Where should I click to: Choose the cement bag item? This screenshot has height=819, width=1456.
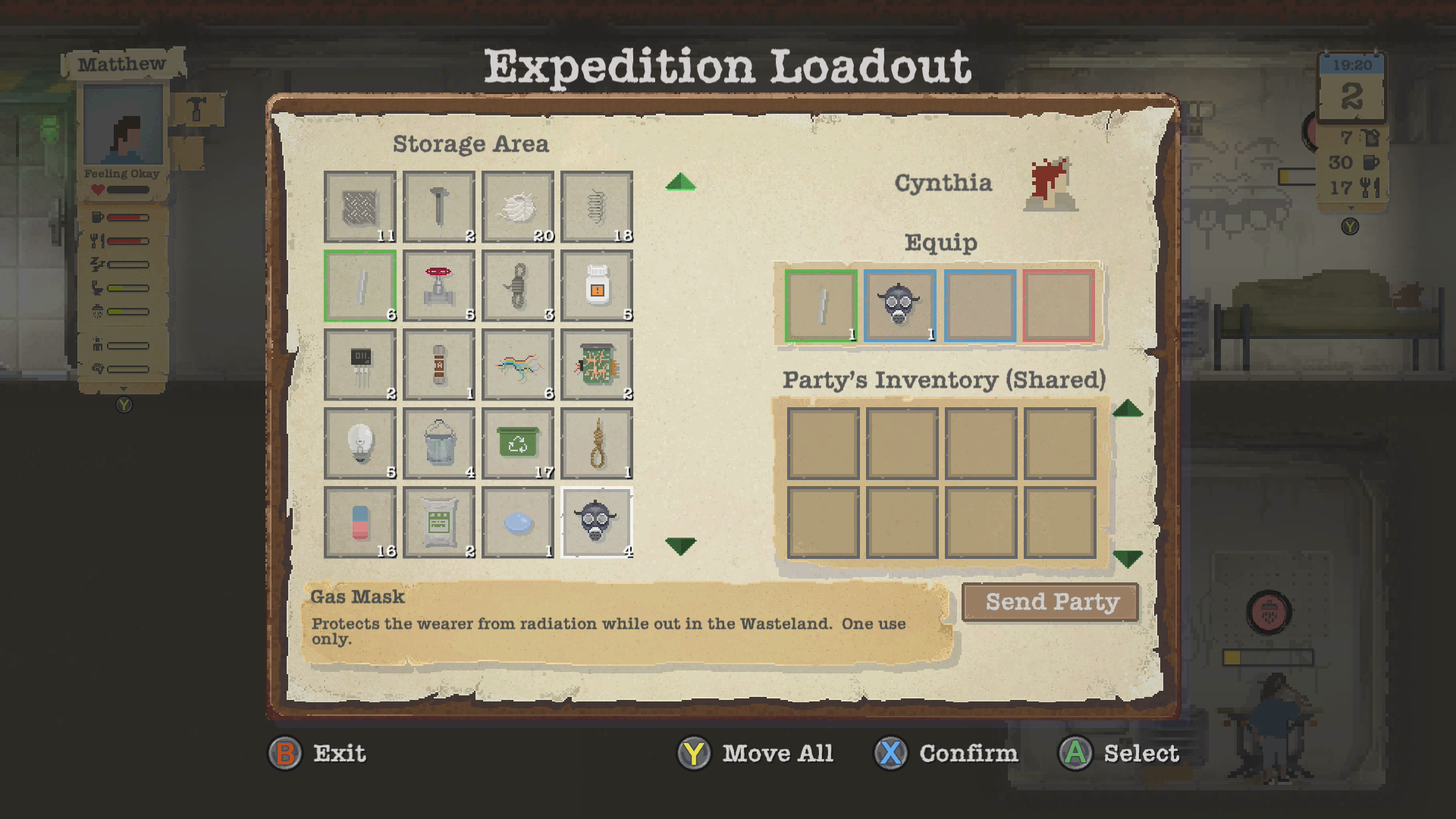439,522
